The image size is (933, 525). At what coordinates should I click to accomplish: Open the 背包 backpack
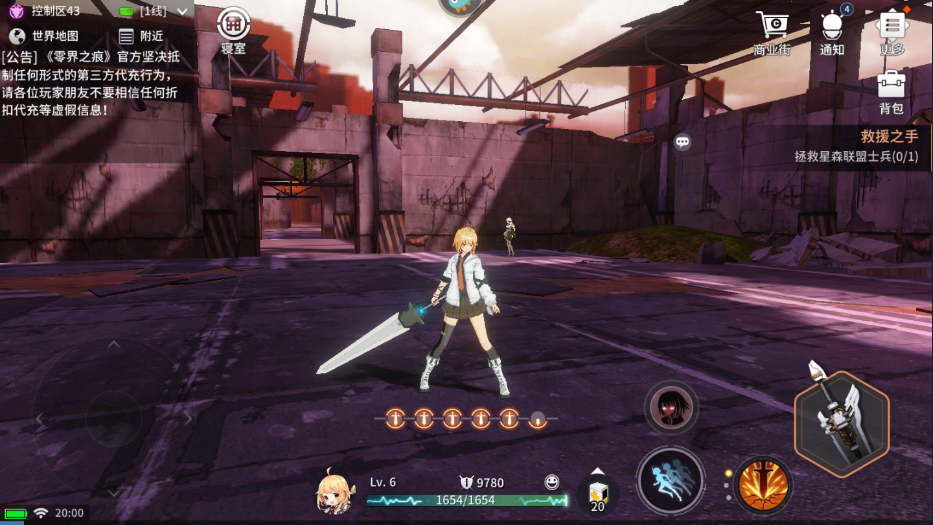tap(891, 92)
